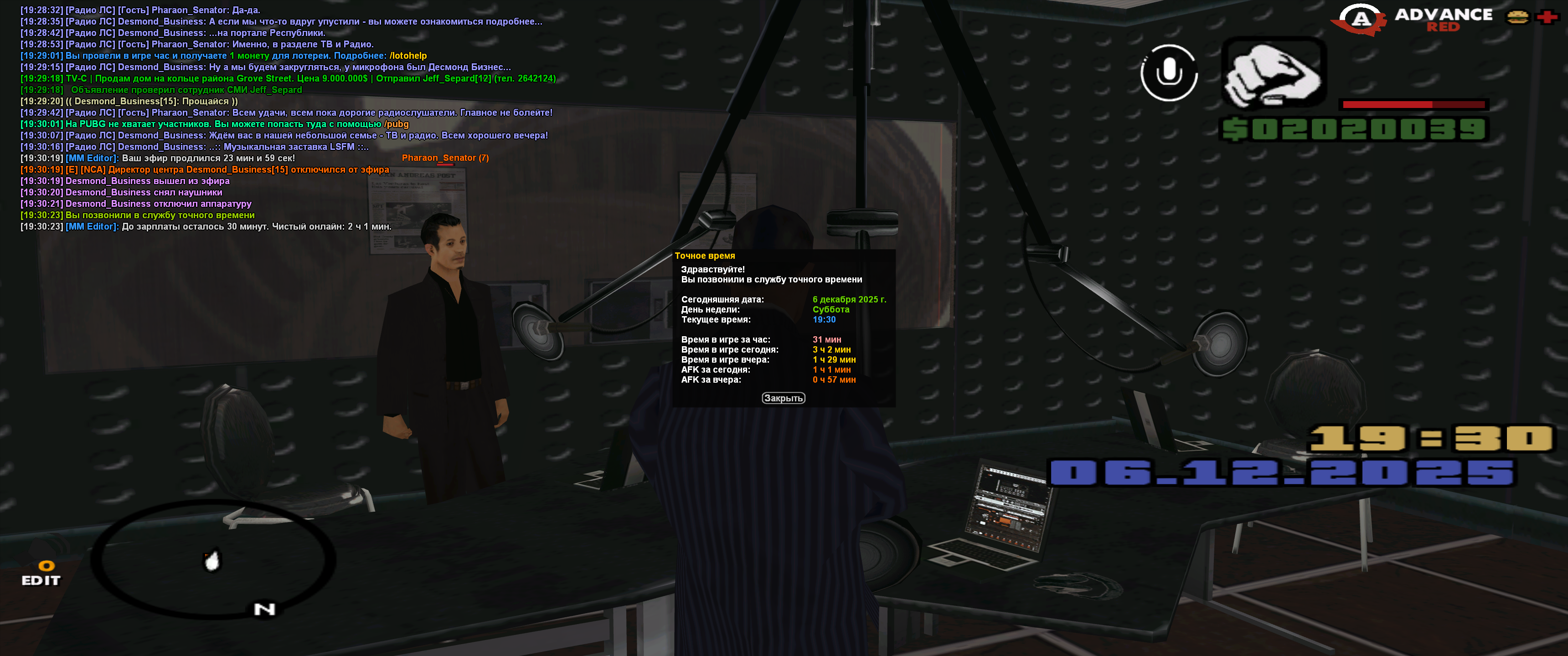Screen dimensions: 1568x656
Task: Click the Advance Red server logo
Action: click(1412, 19)
